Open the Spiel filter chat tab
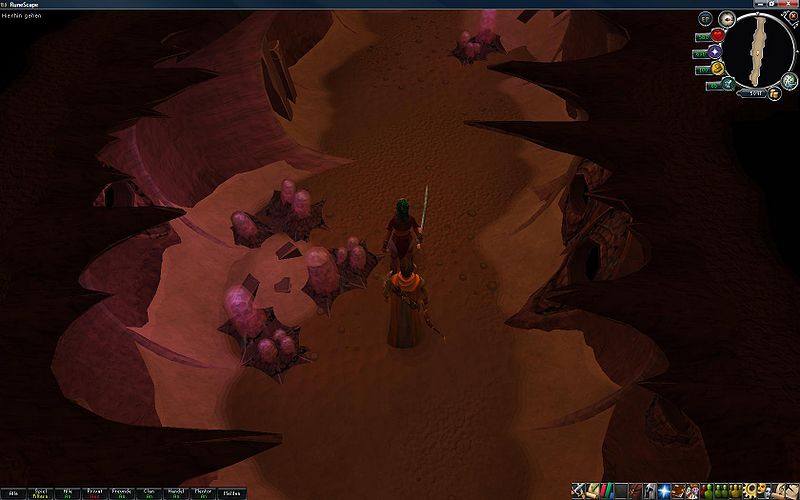The image size is (800, 500). (40, 493)
